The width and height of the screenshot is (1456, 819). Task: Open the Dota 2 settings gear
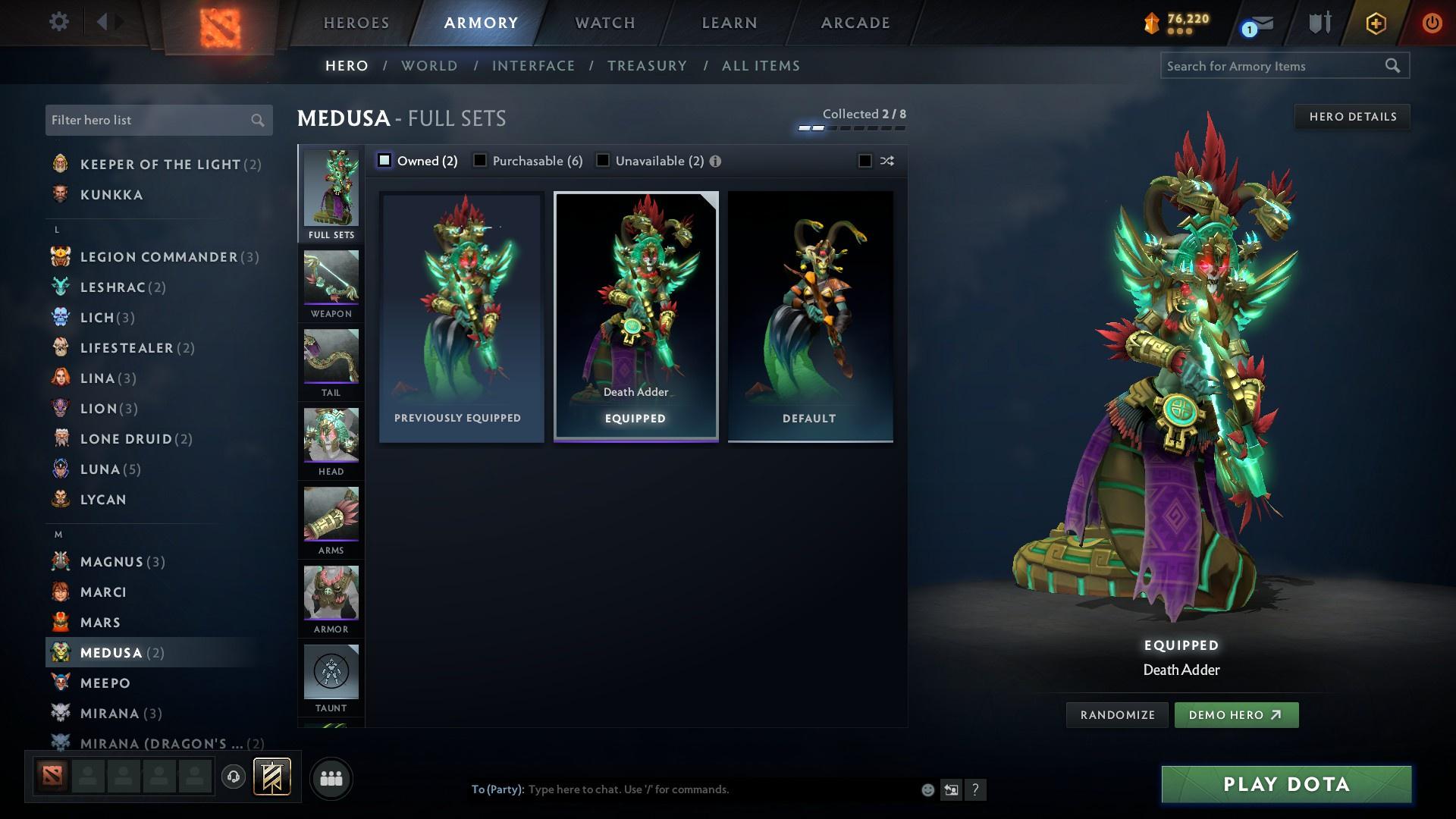[x=58, y=22]
